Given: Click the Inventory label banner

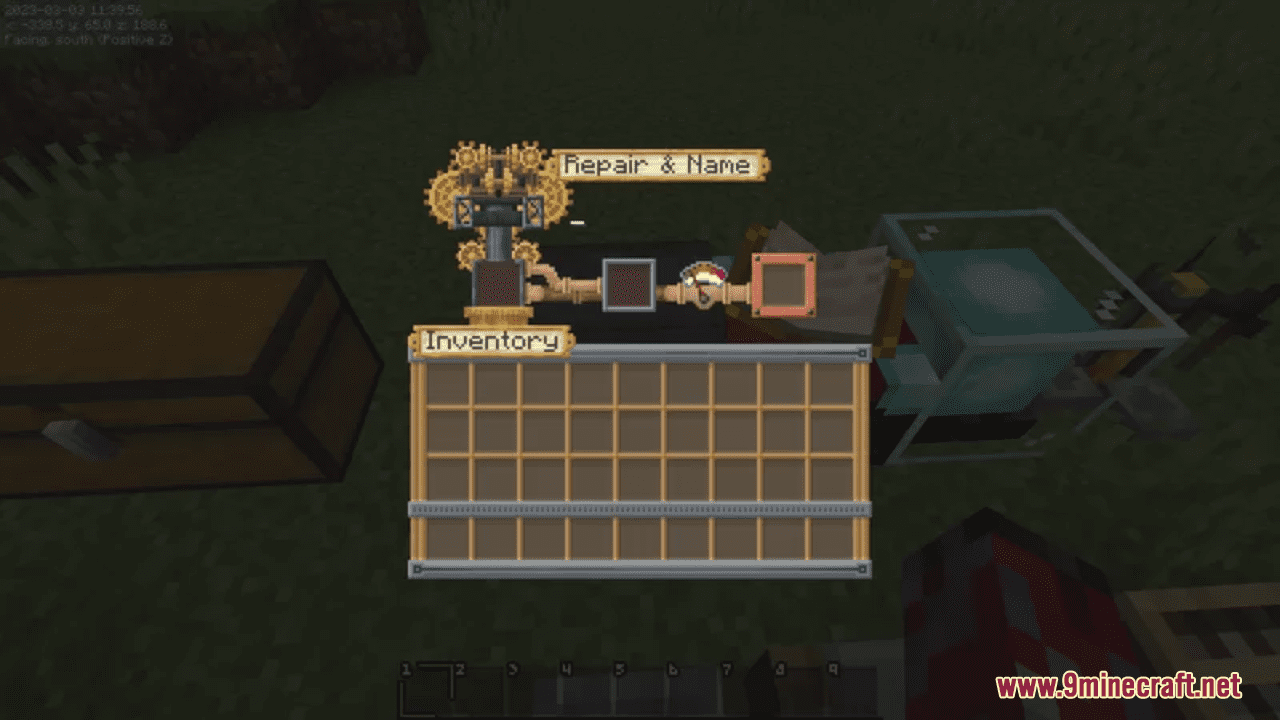Looking at the screenshot, I should coord(491,341).
